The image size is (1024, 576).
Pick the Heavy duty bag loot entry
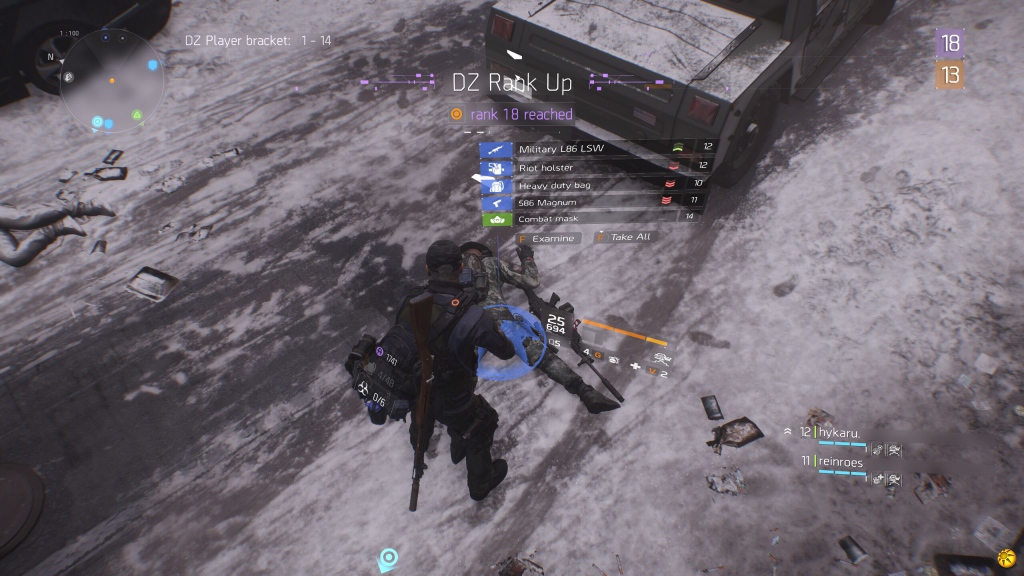[x=590, y=185]
